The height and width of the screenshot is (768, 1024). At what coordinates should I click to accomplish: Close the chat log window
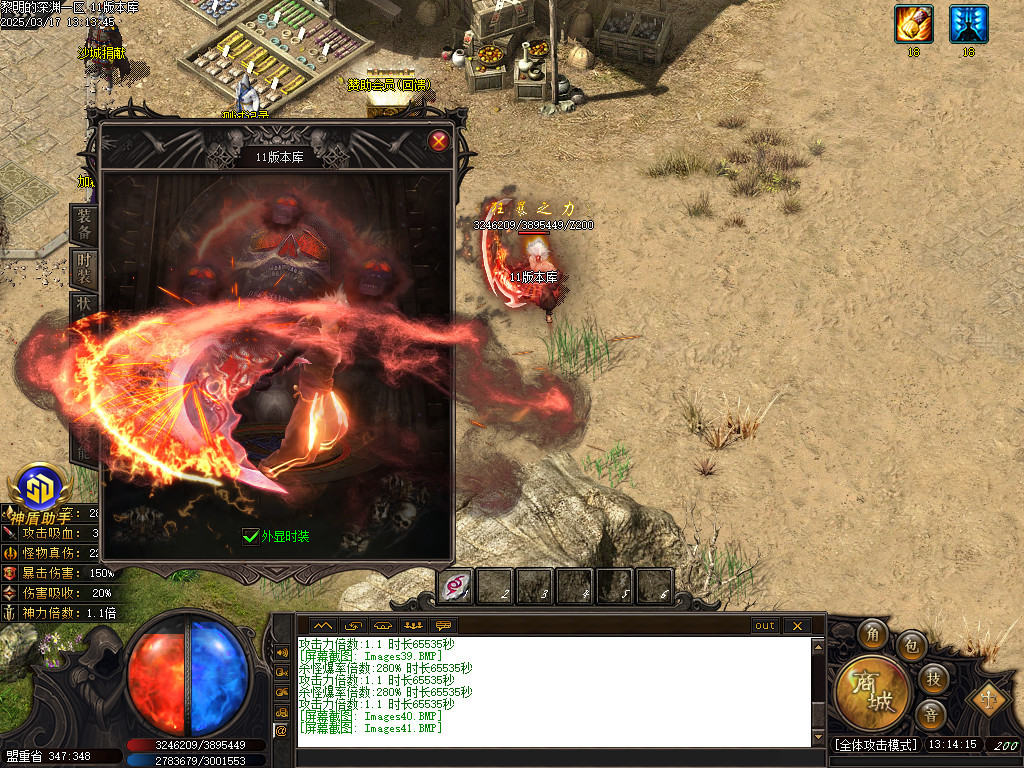pos(797,626)
